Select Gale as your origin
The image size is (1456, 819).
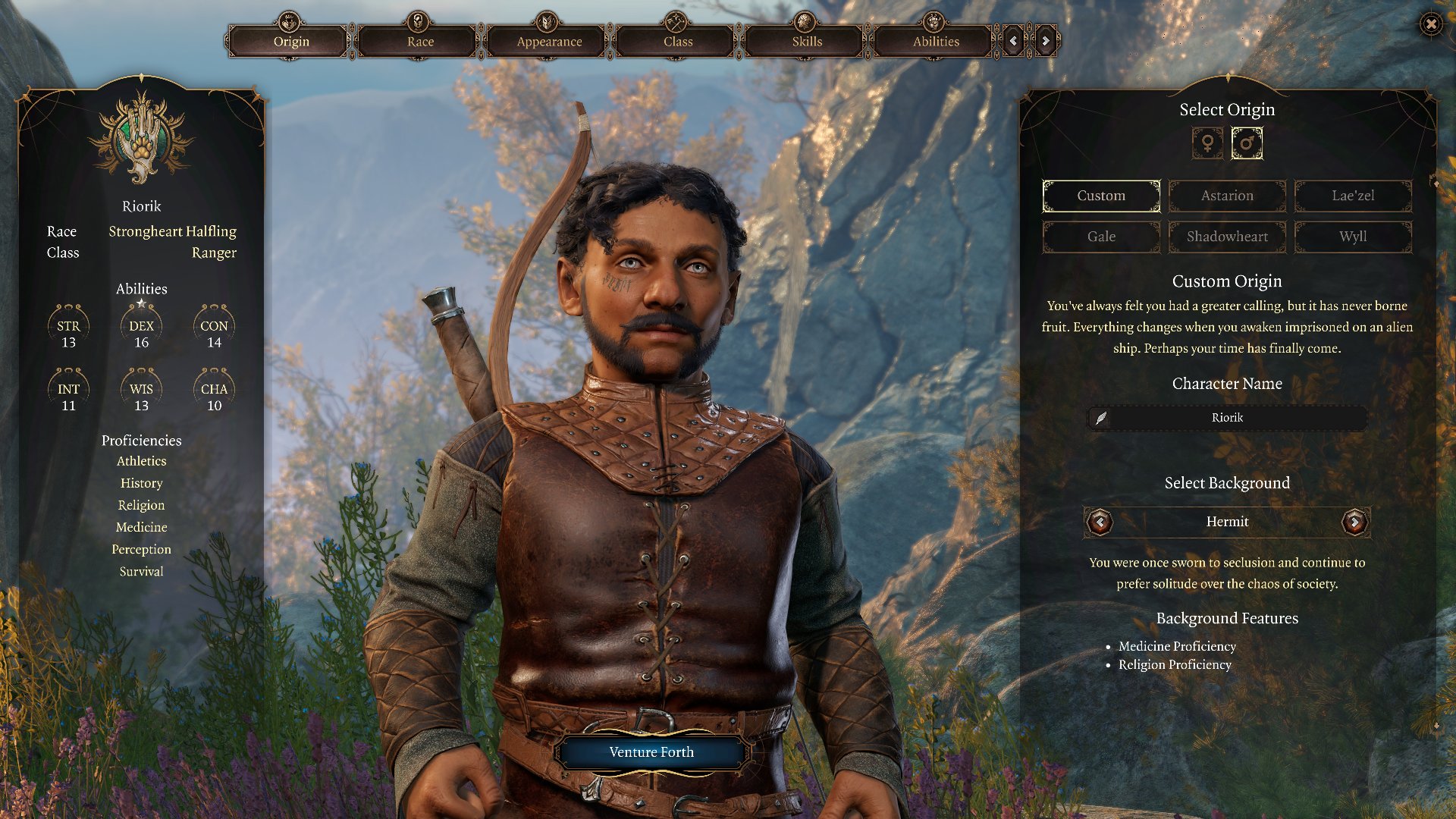(x=1101, y=237)
